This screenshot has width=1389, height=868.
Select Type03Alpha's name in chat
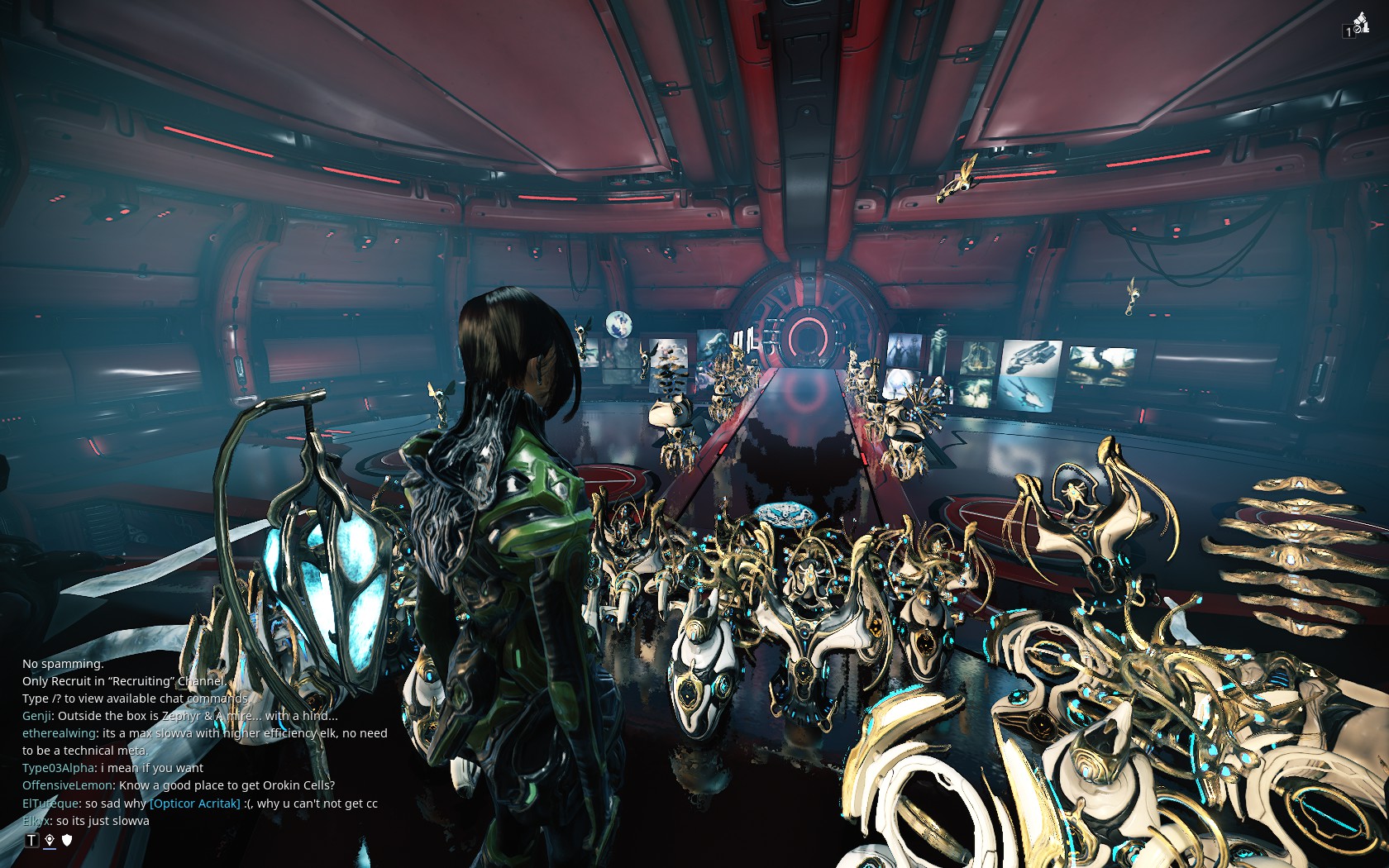click(x=59, y=768)
